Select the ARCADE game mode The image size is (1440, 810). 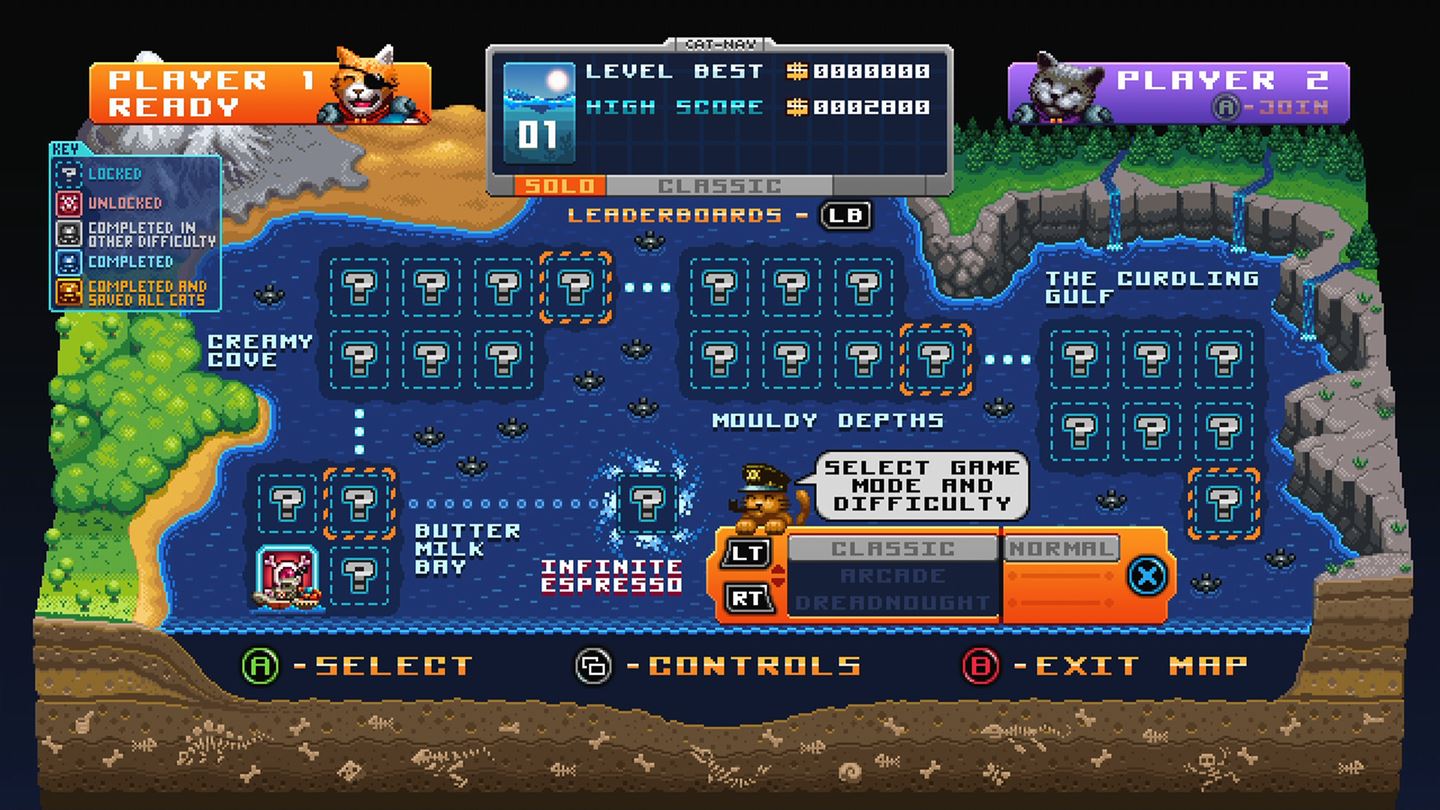click(893, 575)
